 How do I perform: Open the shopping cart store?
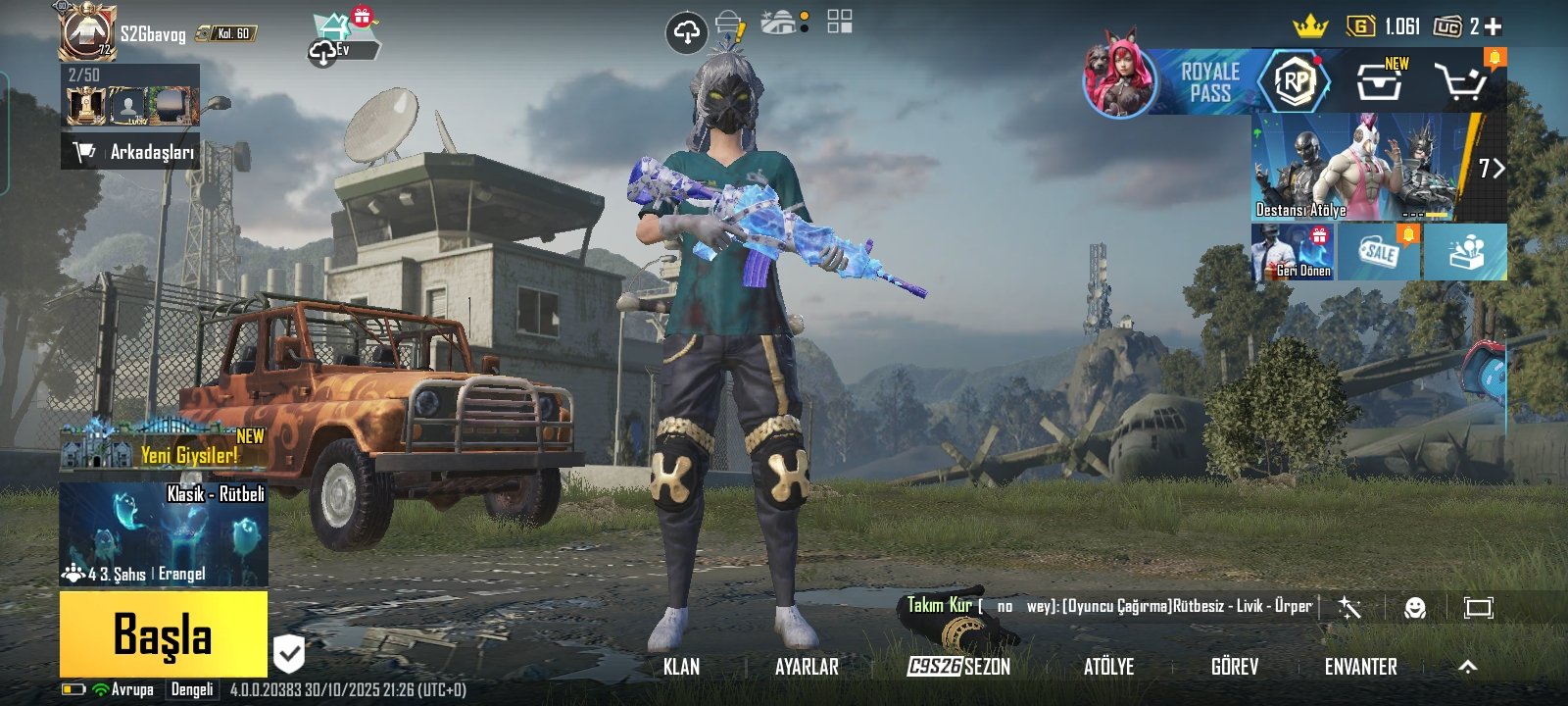1460,82
